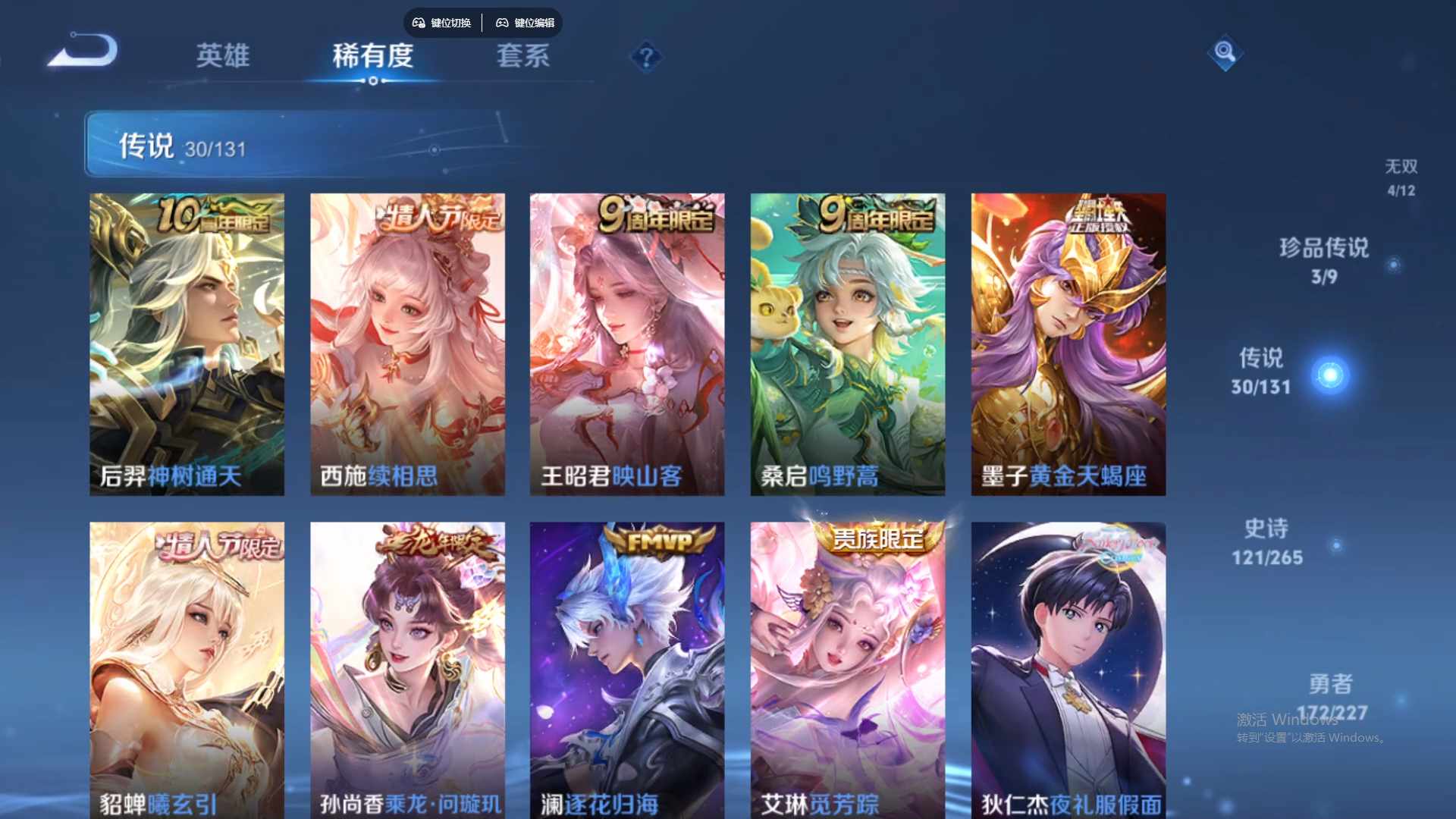This screenshot has width=1456, height=819.
Task: Open the 墨子黄金天蝎座 skin card
Action: pos(1068,341)
